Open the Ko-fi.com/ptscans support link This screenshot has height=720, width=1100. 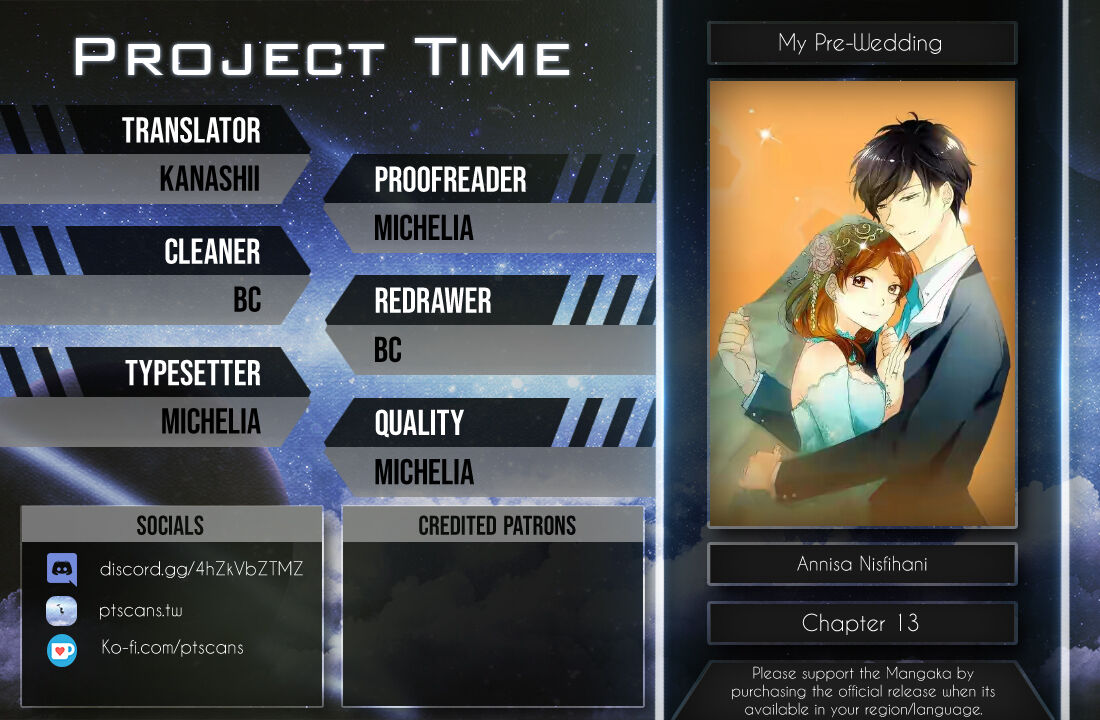click(172, 647)
